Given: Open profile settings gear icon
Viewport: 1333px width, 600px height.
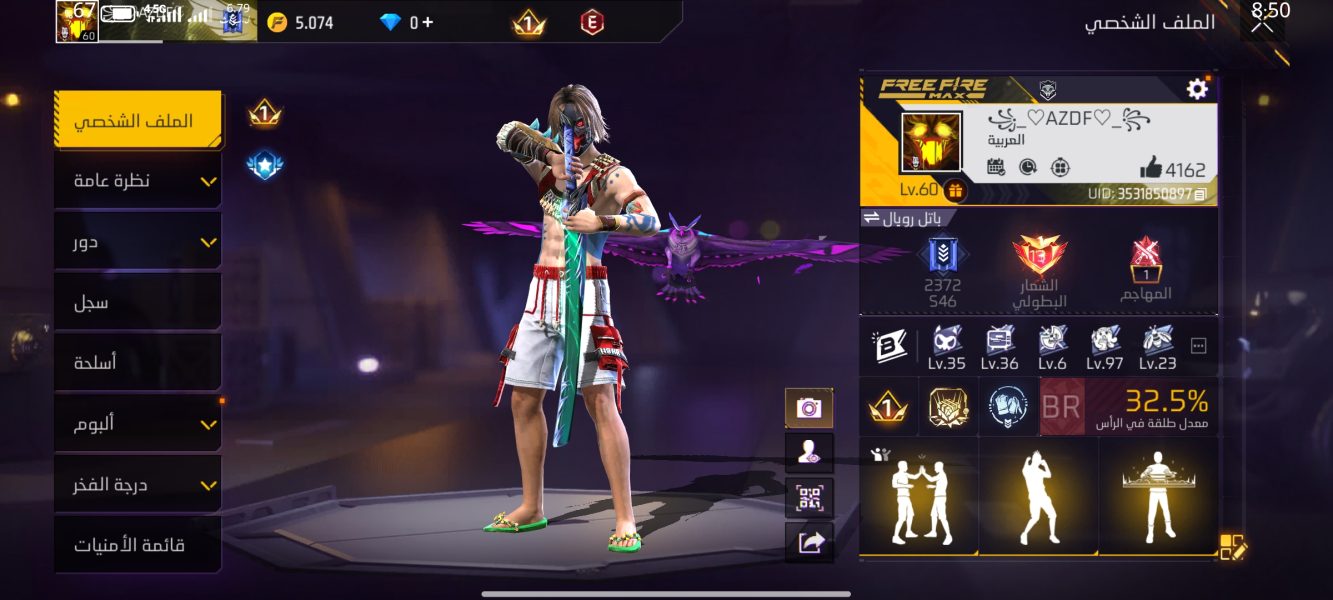Looking at the screenshot, I should coord(1197,89).
